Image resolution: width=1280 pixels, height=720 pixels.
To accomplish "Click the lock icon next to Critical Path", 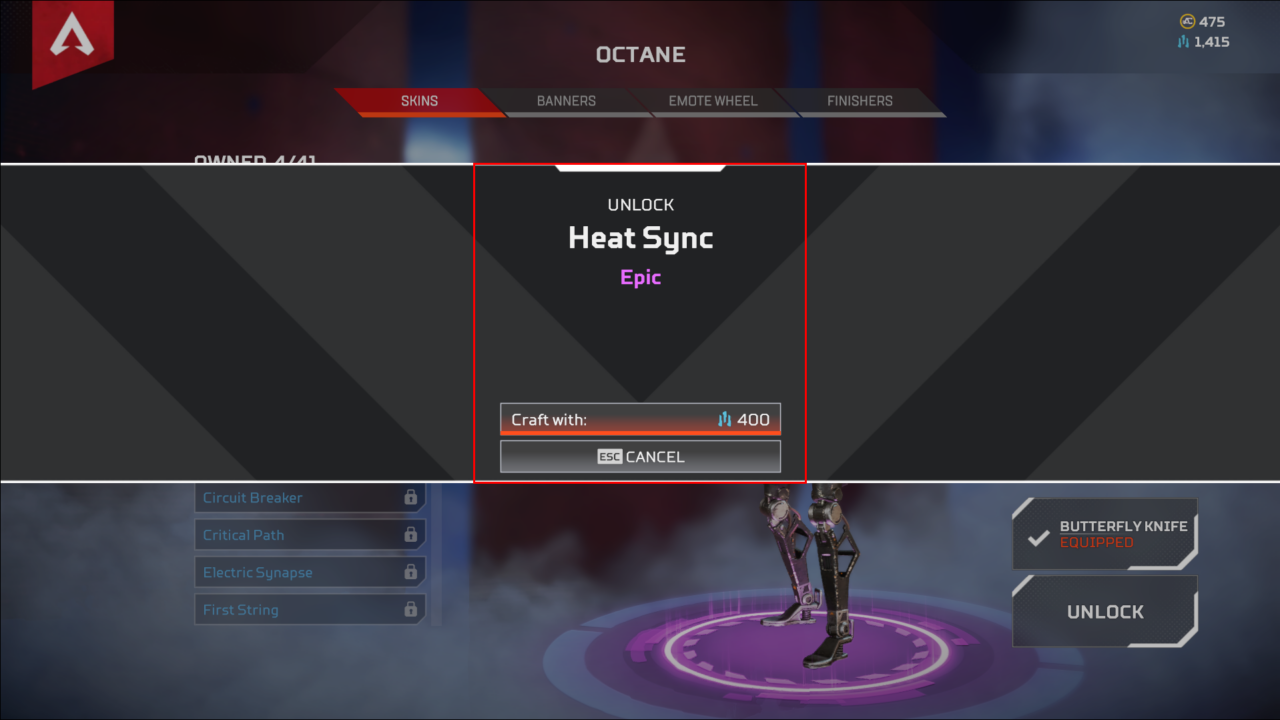I will [410, 534].
